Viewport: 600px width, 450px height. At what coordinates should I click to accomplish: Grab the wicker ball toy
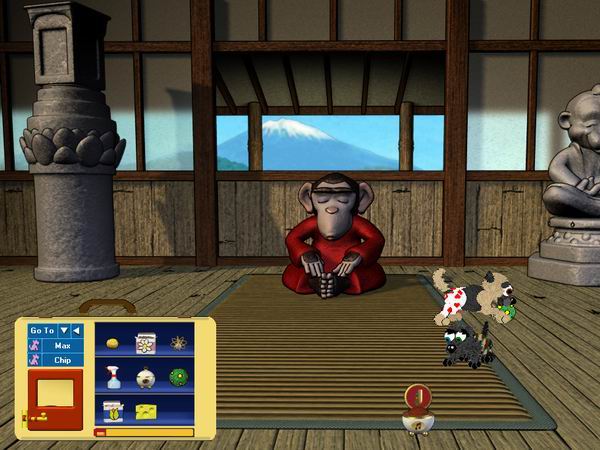178,343
